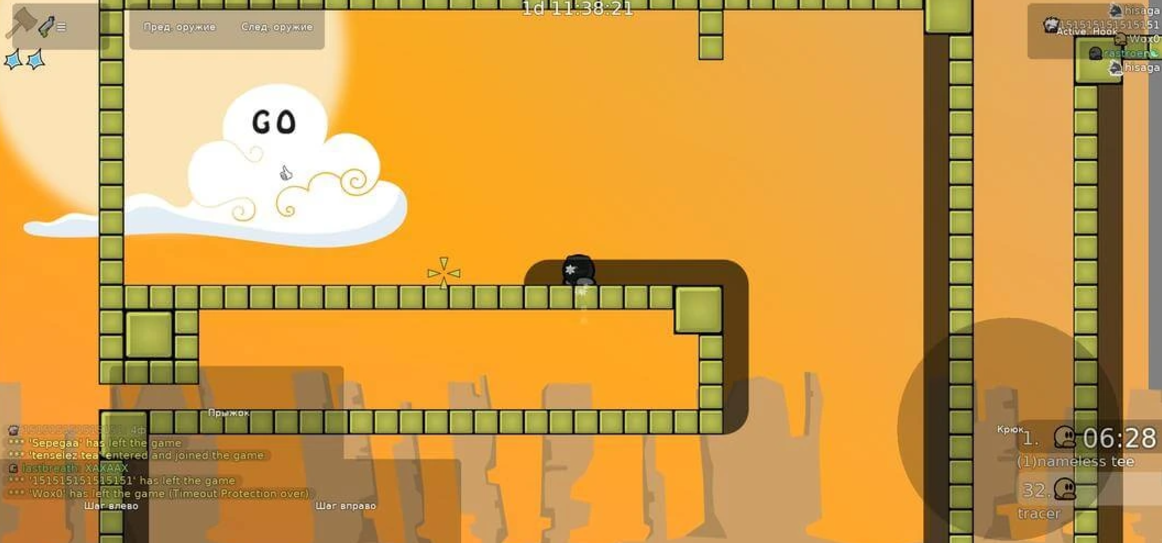Tap the 'Пред. оружие' previous weapon button
The height and width of the screenshot is (543, 1162).
point(180,27)
